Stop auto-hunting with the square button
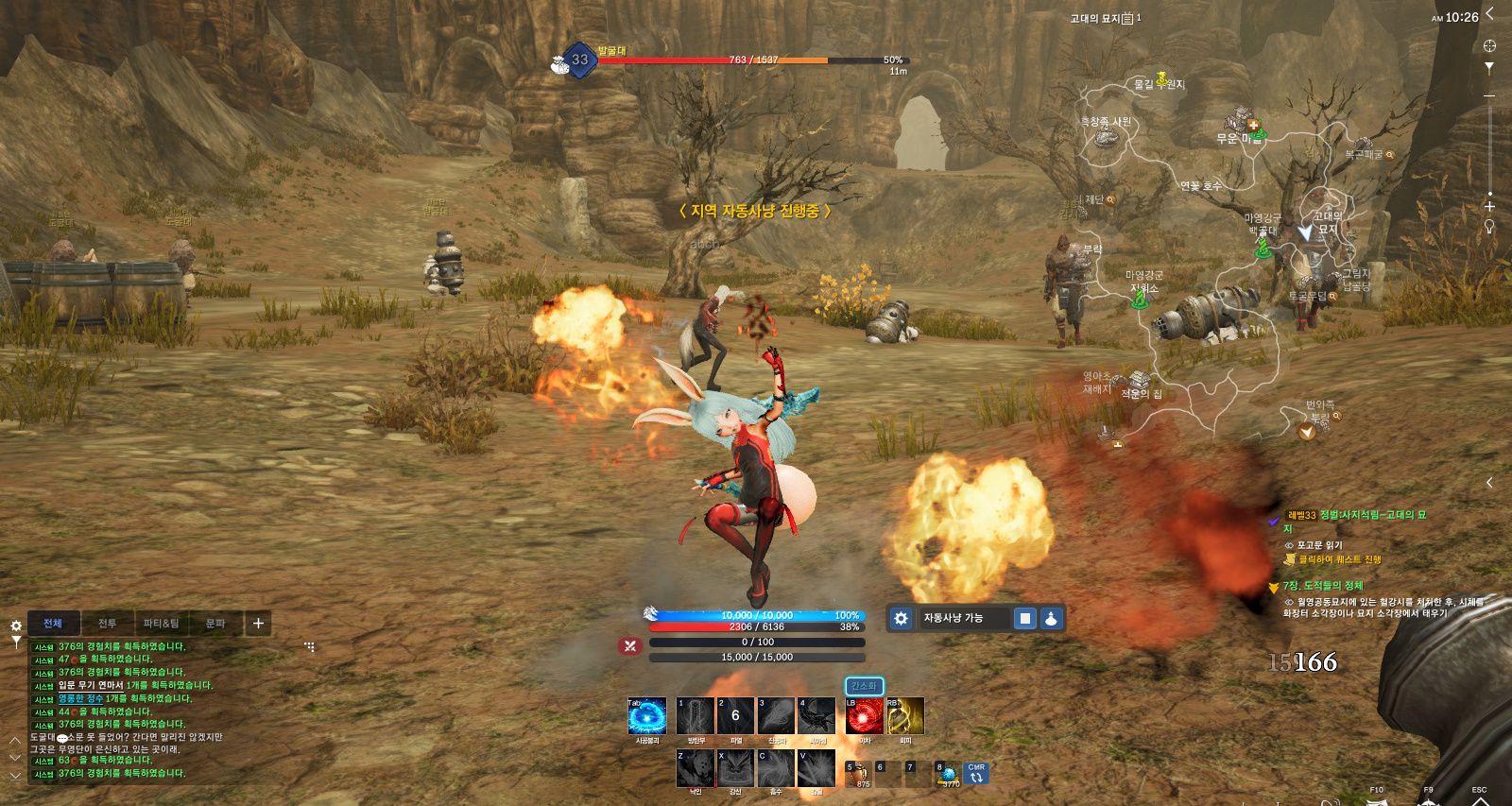 [1024, 618]
